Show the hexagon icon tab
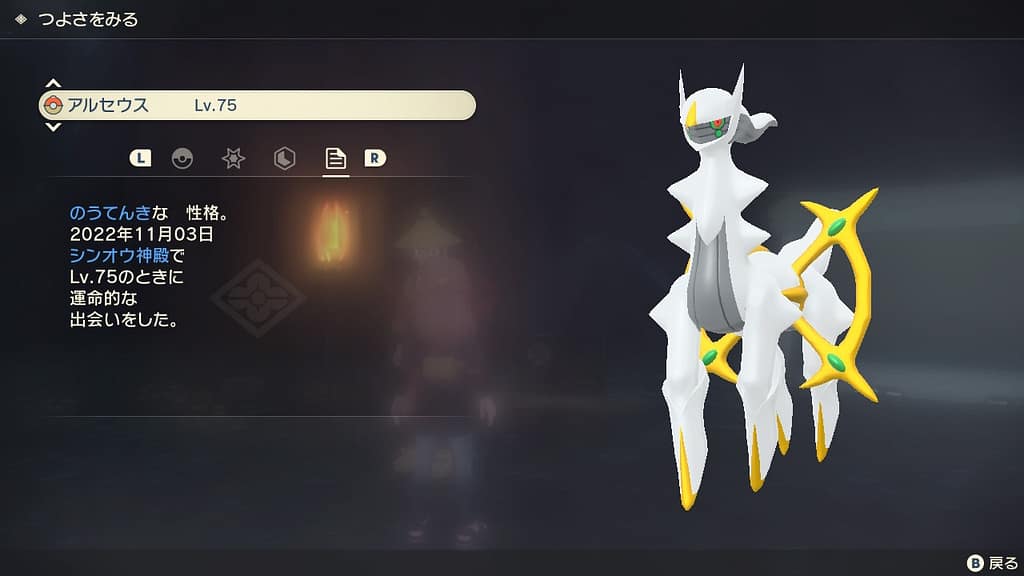 tap(285, 158)
